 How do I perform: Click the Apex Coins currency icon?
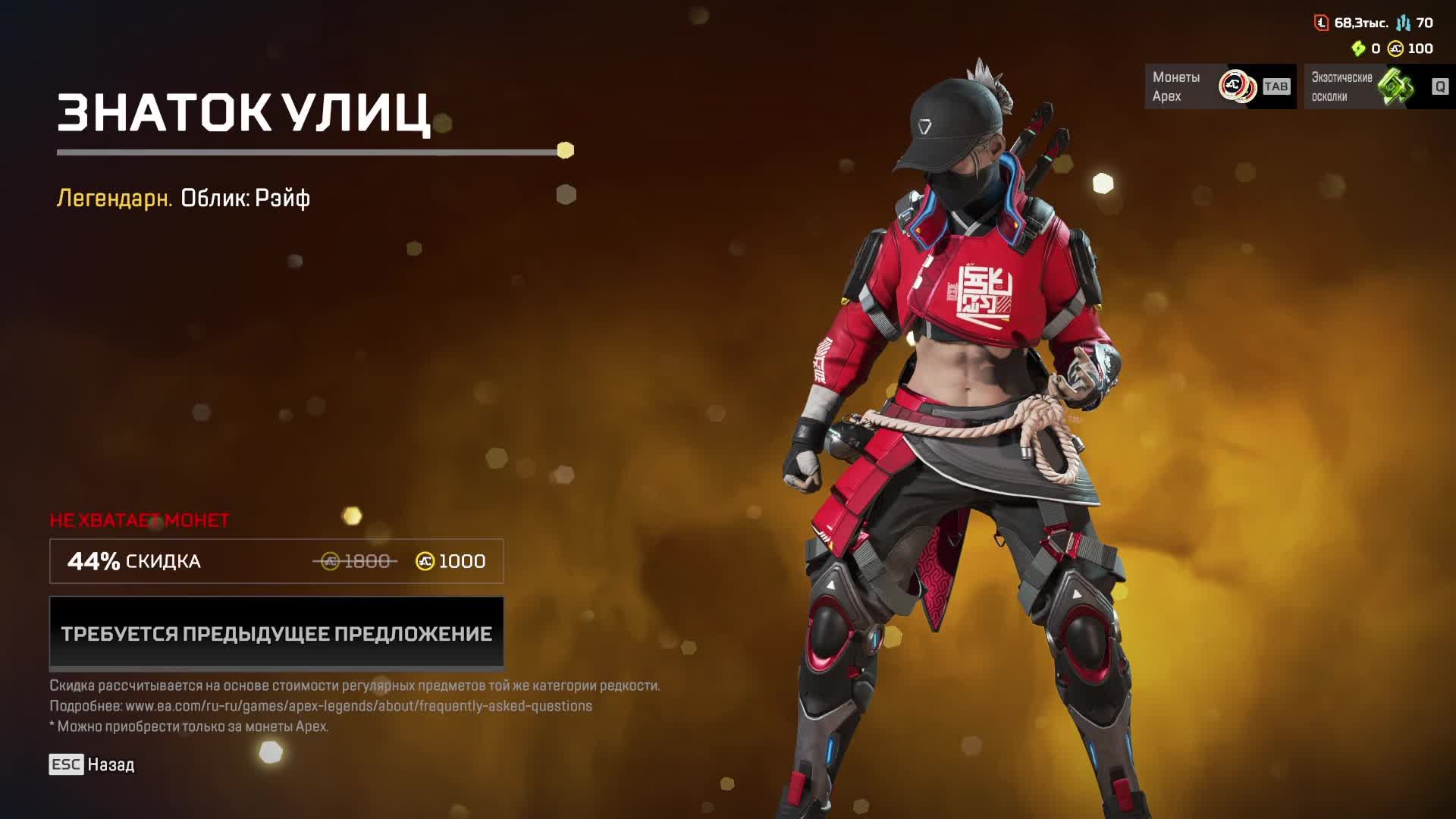coord(1394,50)
